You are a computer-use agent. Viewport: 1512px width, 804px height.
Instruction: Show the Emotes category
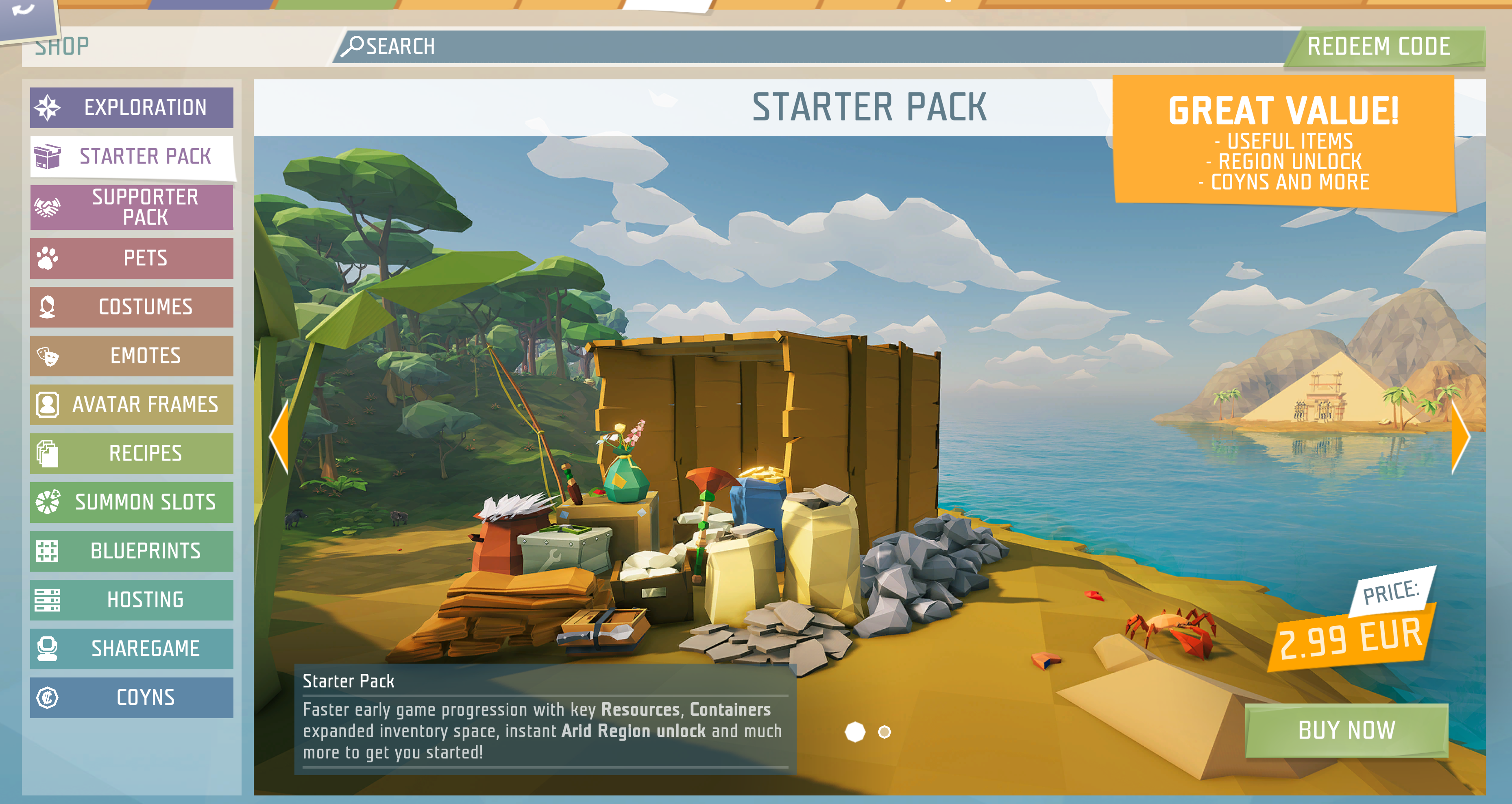131,355
